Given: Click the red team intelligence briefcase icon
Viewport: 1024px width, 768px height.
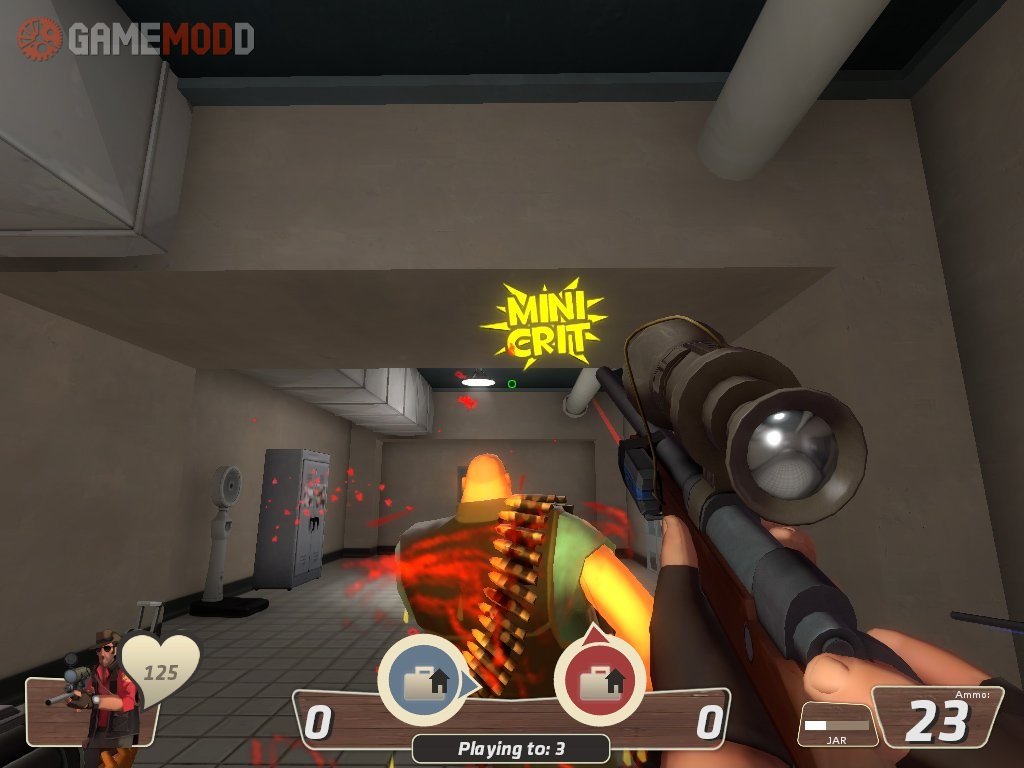Looking at the screenshot, I should [598, 680].
